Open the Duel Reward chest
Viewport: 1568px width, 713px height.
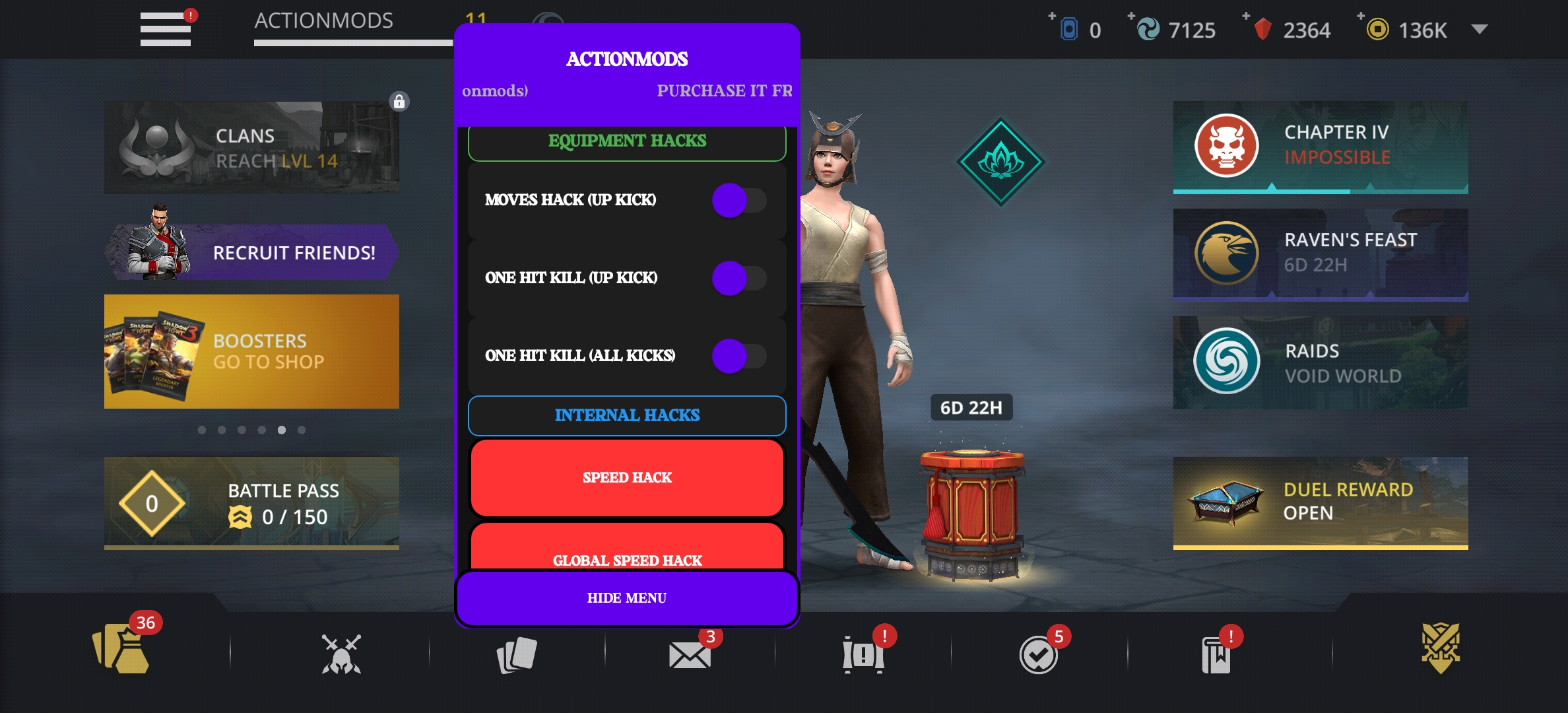click(x=1320, y=502)
